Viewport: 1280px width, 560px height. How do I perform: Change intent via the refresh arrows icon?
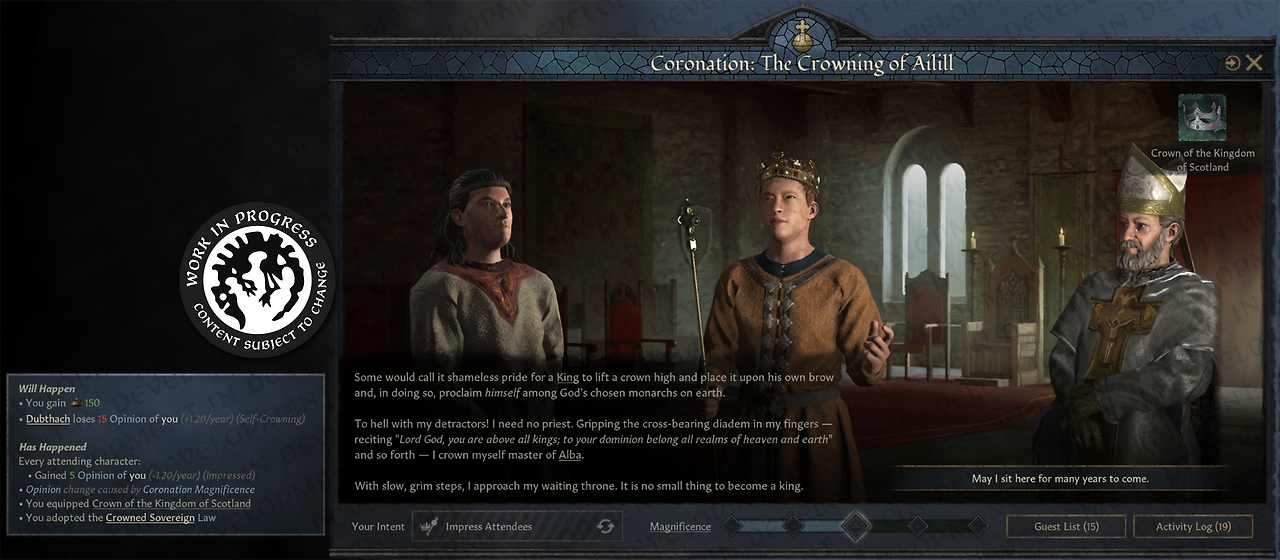pyautogui.click(x=605, y=526)
